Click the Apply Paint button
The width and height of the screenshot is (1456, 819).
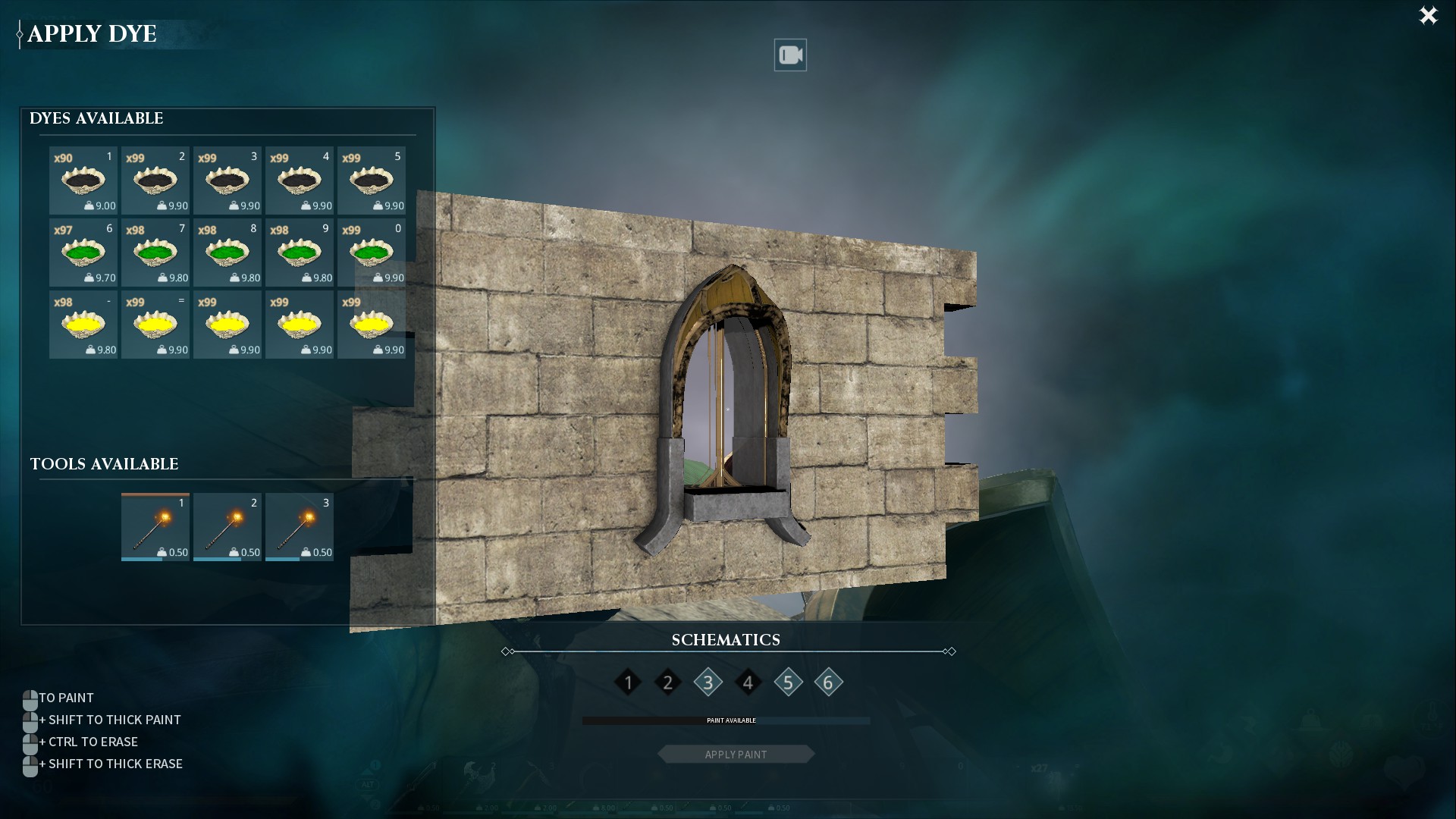tap(736, 755)
